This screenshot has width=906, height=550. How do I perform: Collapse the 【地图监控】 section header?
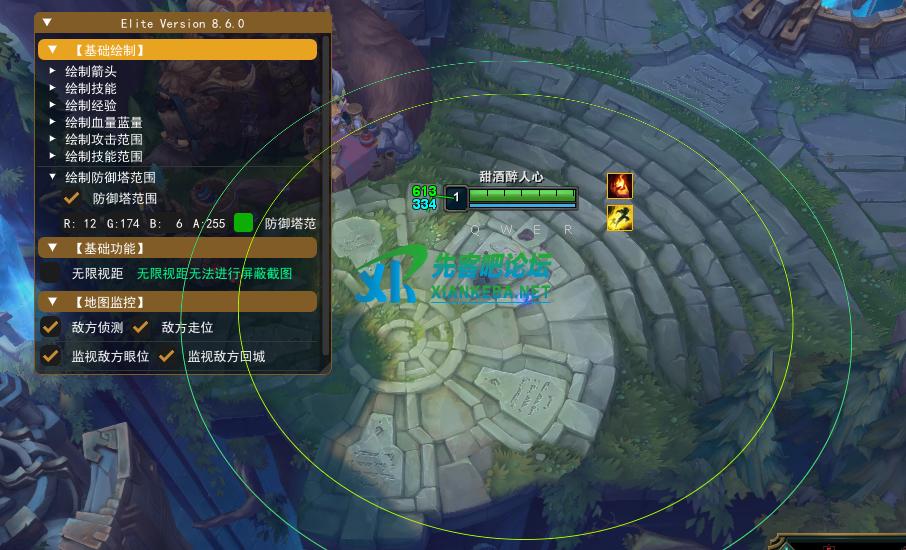pos(52,301)
